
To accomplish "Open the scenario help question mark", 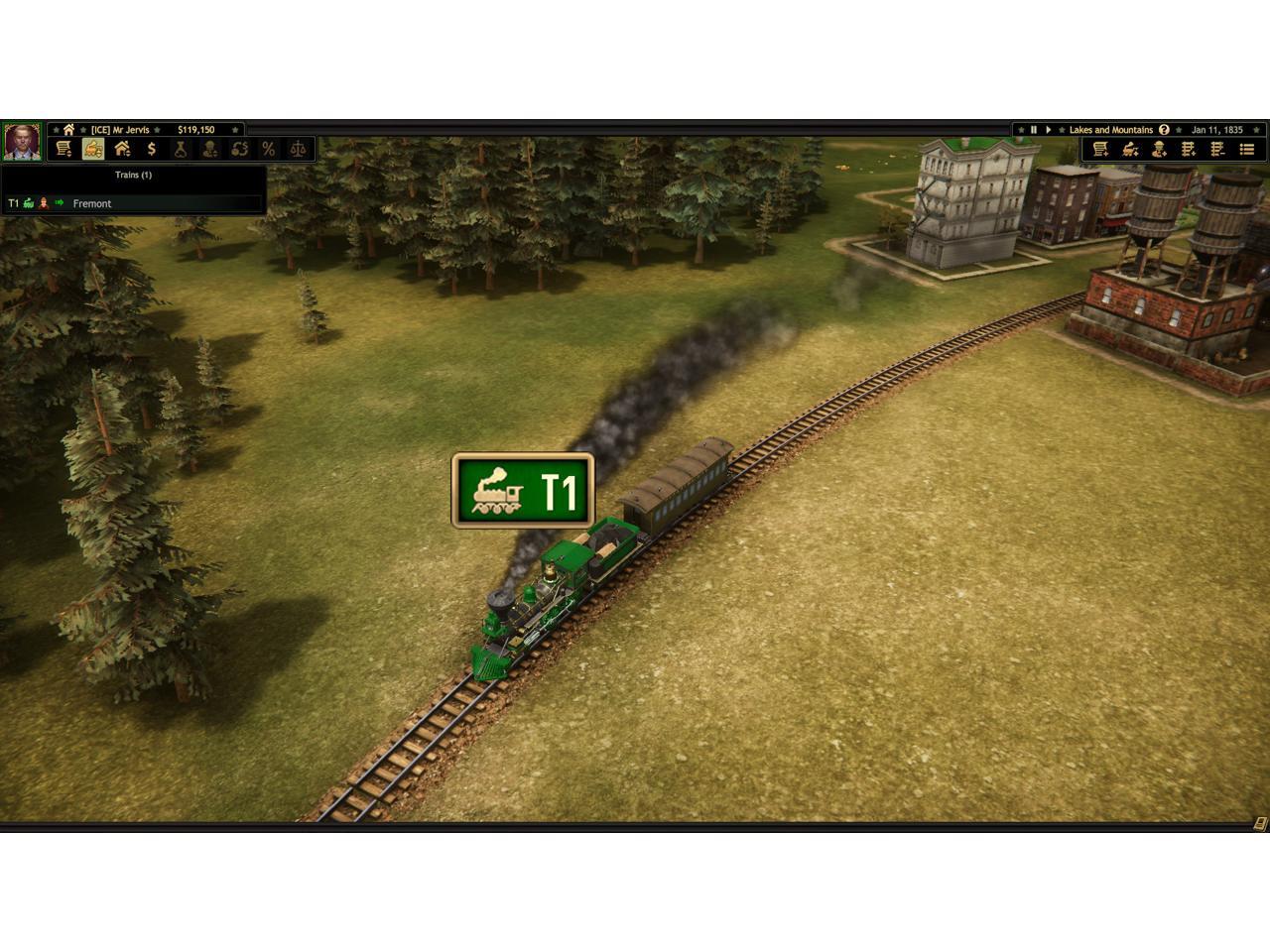I will pyautogui.click(x=1164, y=130).
